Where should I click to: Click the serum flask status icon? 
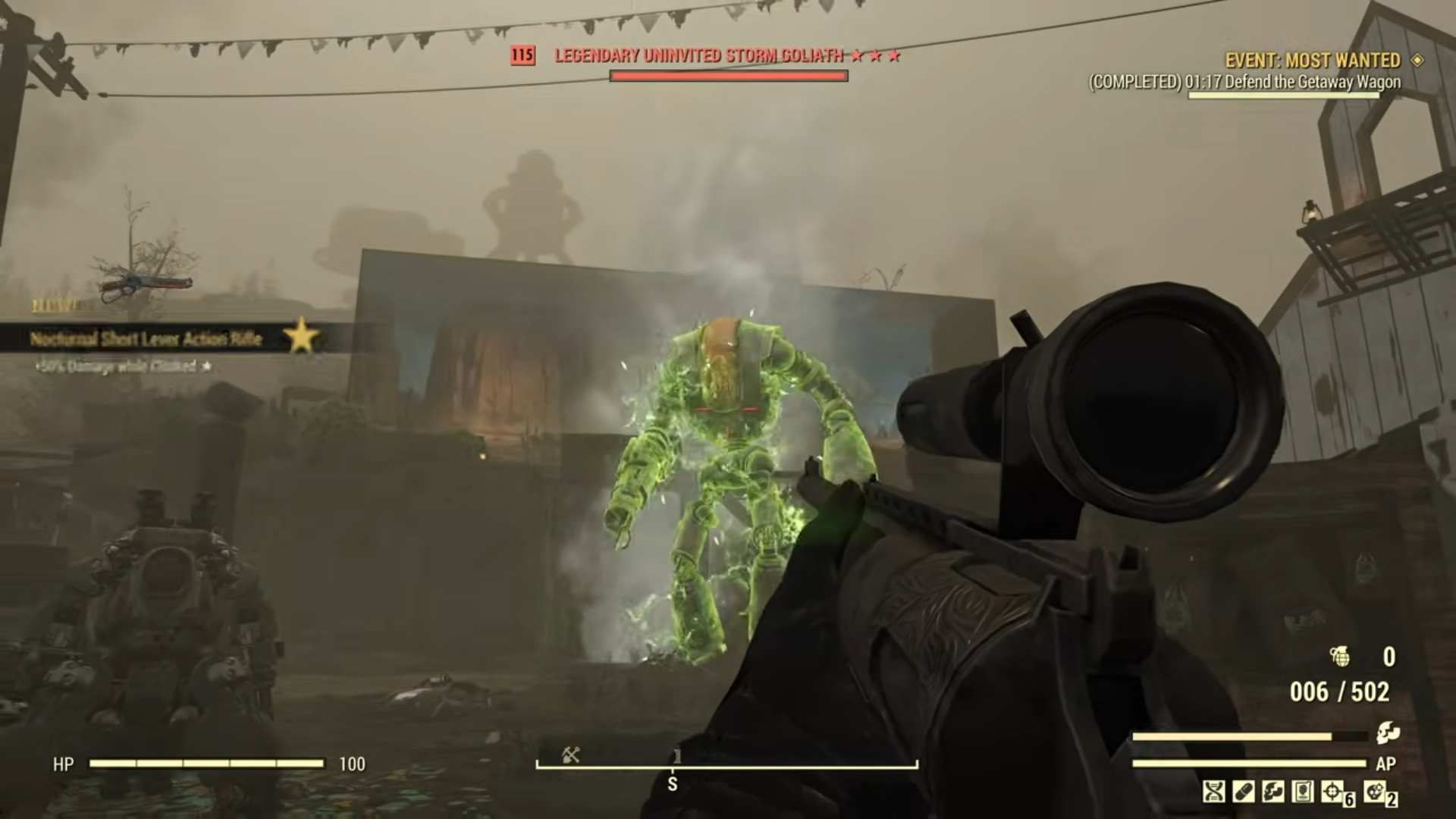[x=1304, y=792]
